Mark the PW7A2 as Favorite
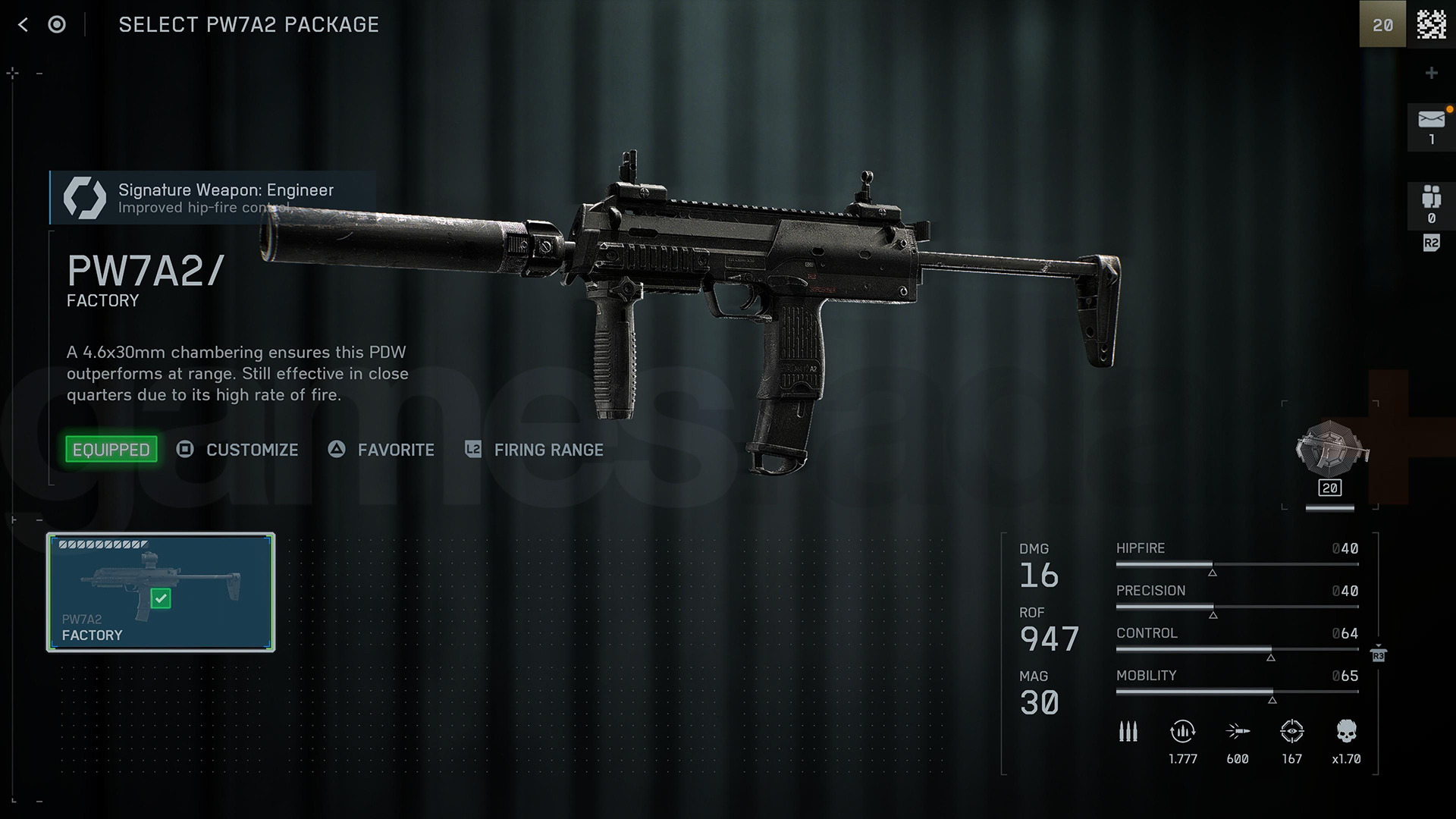1456x819 pixels. click(x=381, y=450)
